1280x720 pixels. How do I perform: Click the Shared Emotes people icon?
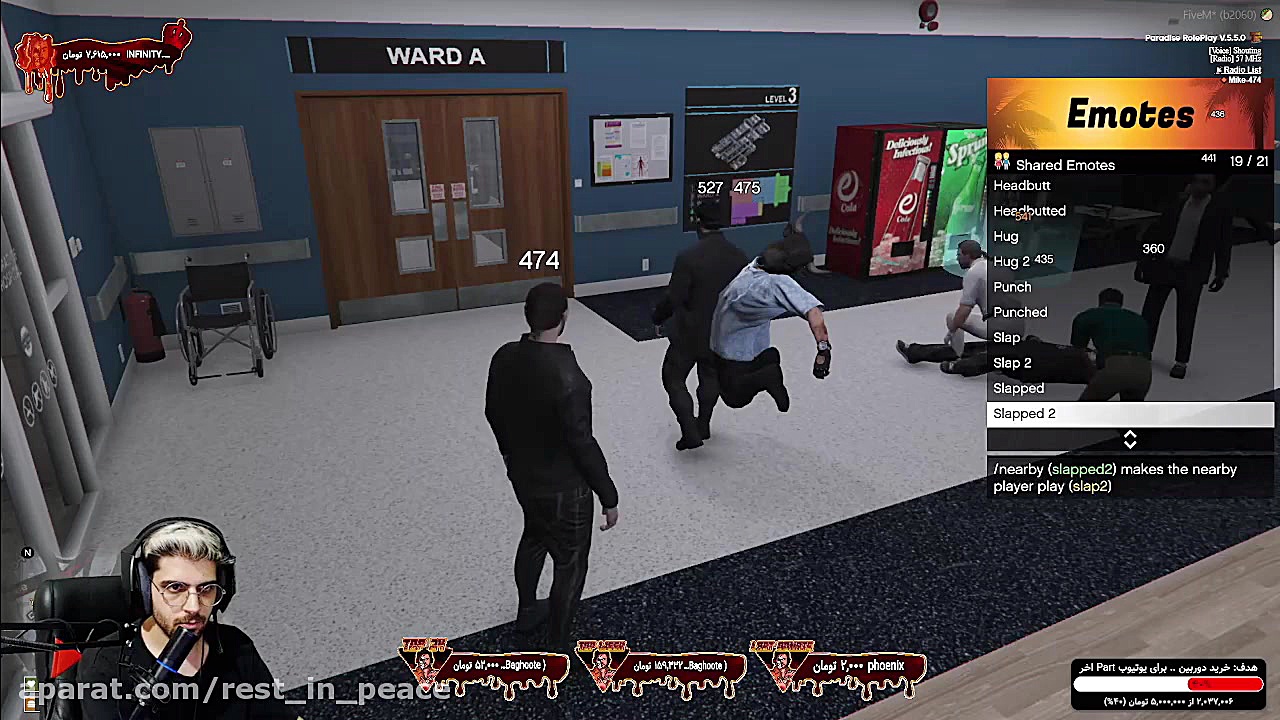click(1001, 164)
